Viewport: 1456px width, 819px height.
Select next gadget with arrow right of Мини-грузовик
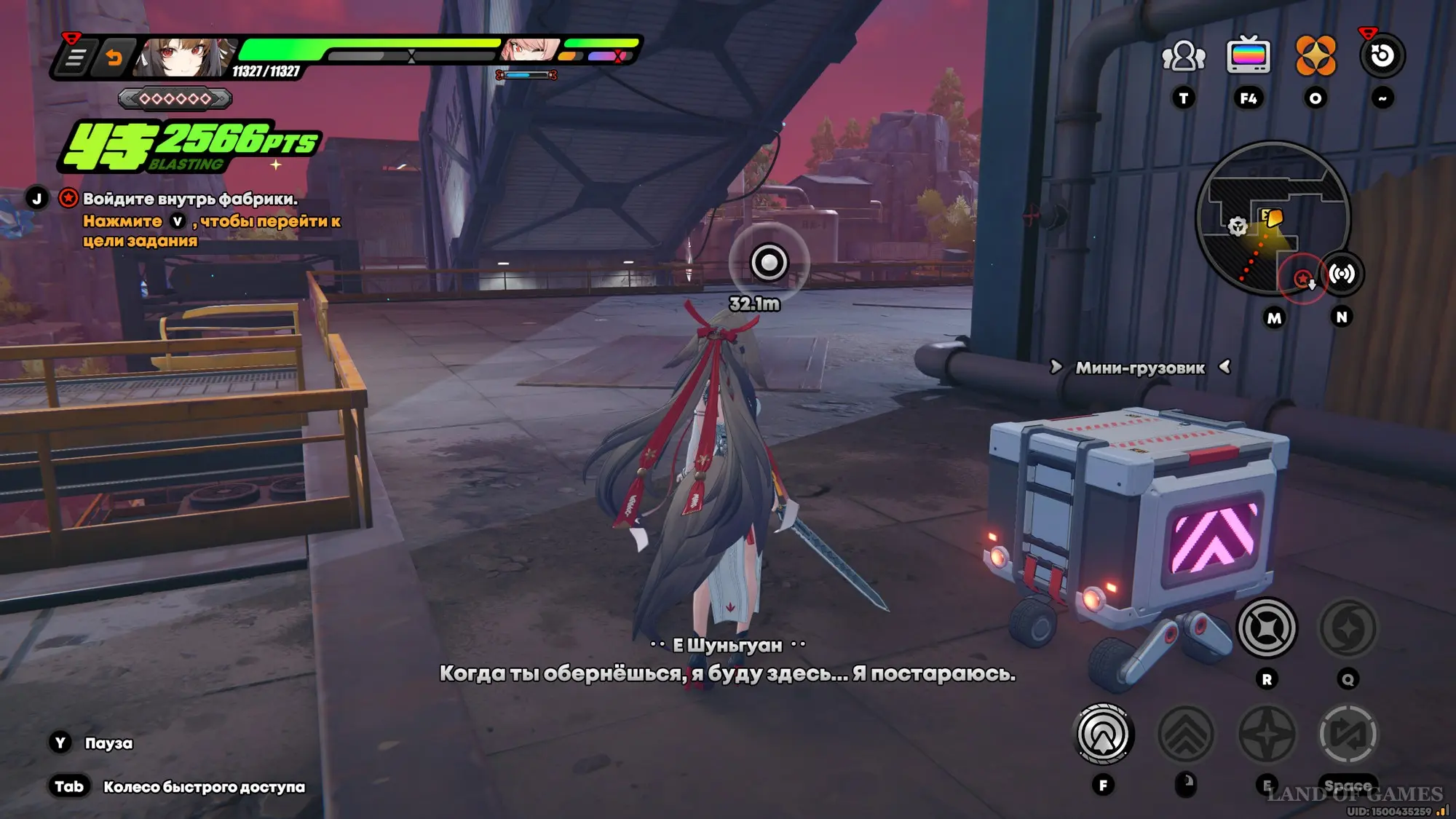point(1225,367)
